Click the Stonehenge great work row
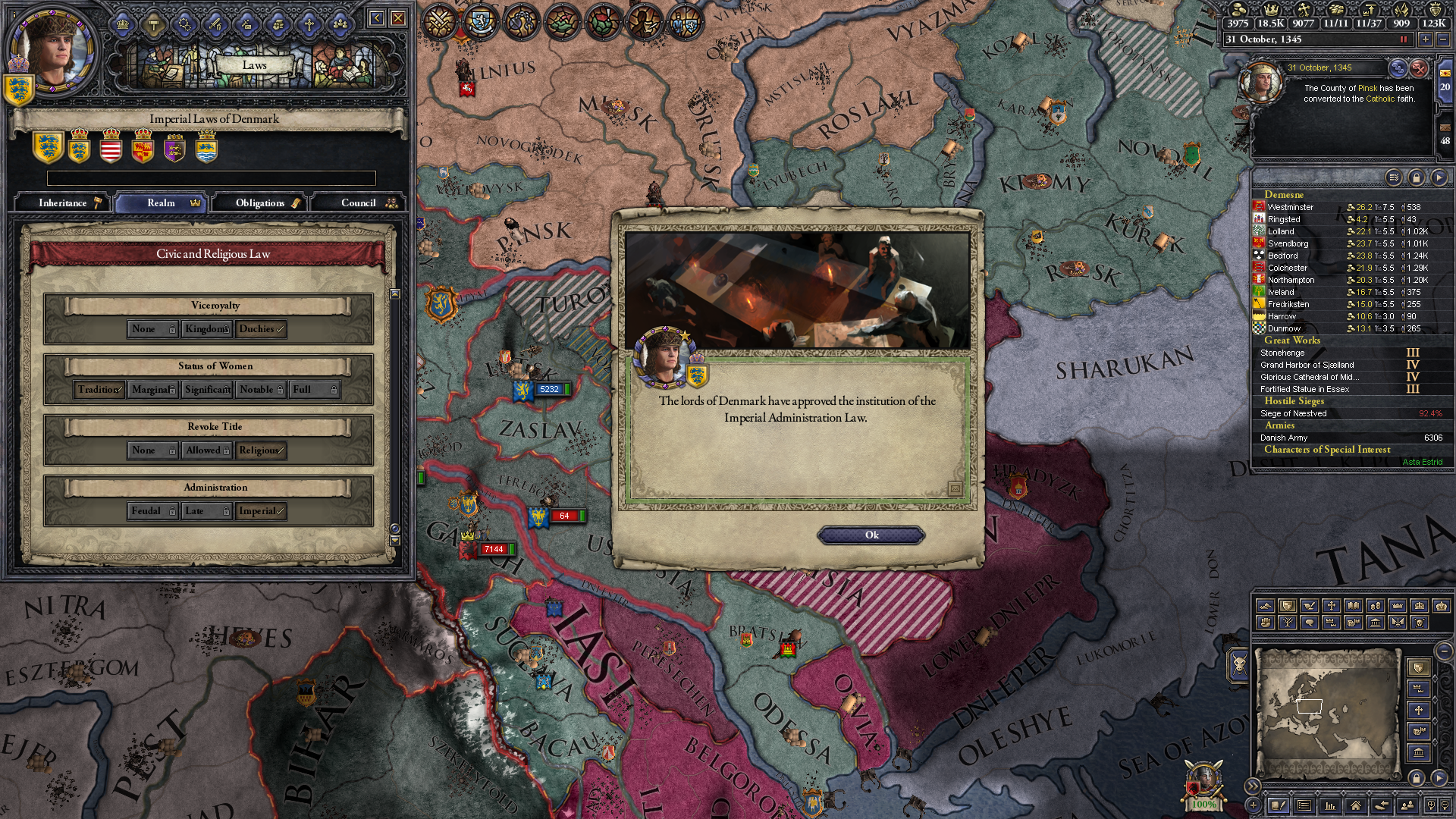Image resolution: width=1456 pixels, height=819 pixels. 1283,353
